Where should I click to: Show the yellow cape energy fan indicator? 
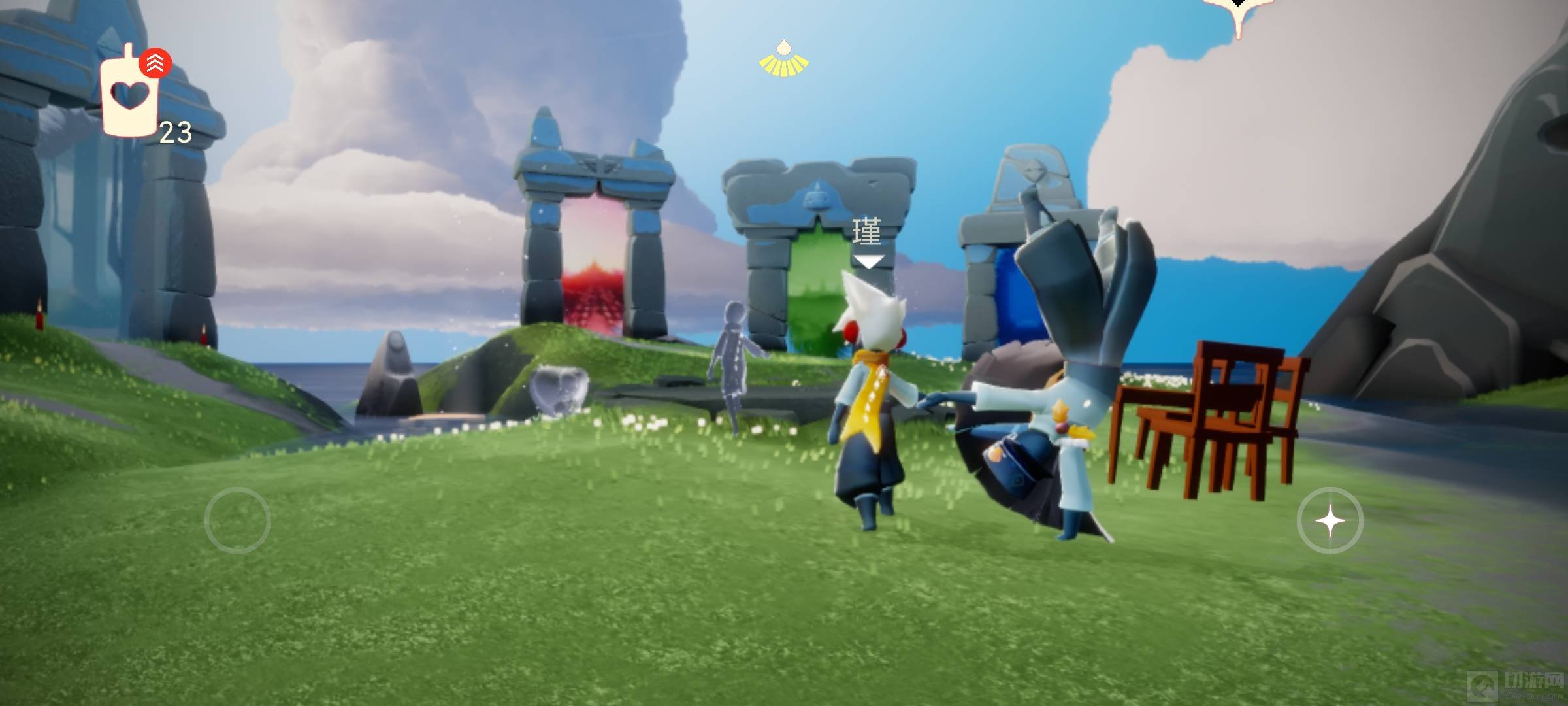coord(783,59)
